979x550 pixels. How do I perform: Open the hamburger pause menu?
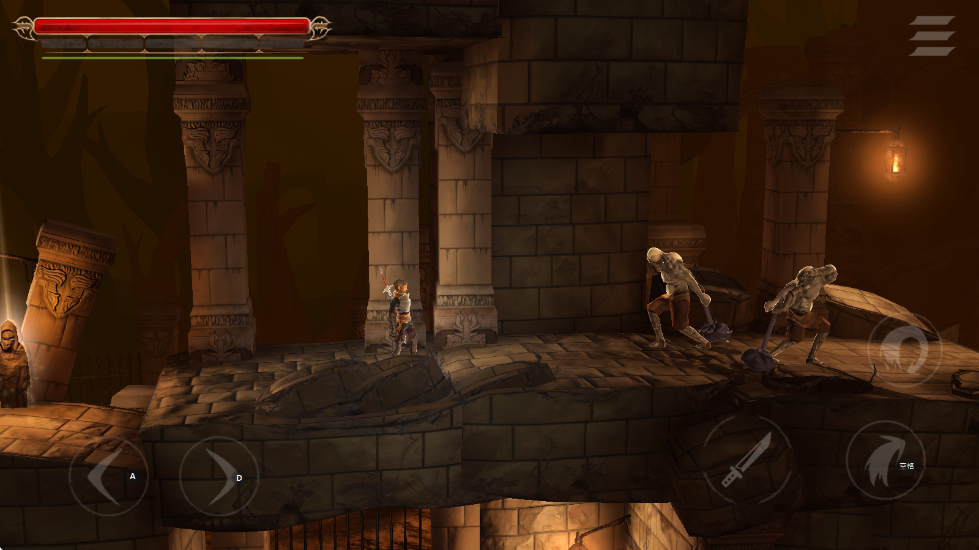931,36
